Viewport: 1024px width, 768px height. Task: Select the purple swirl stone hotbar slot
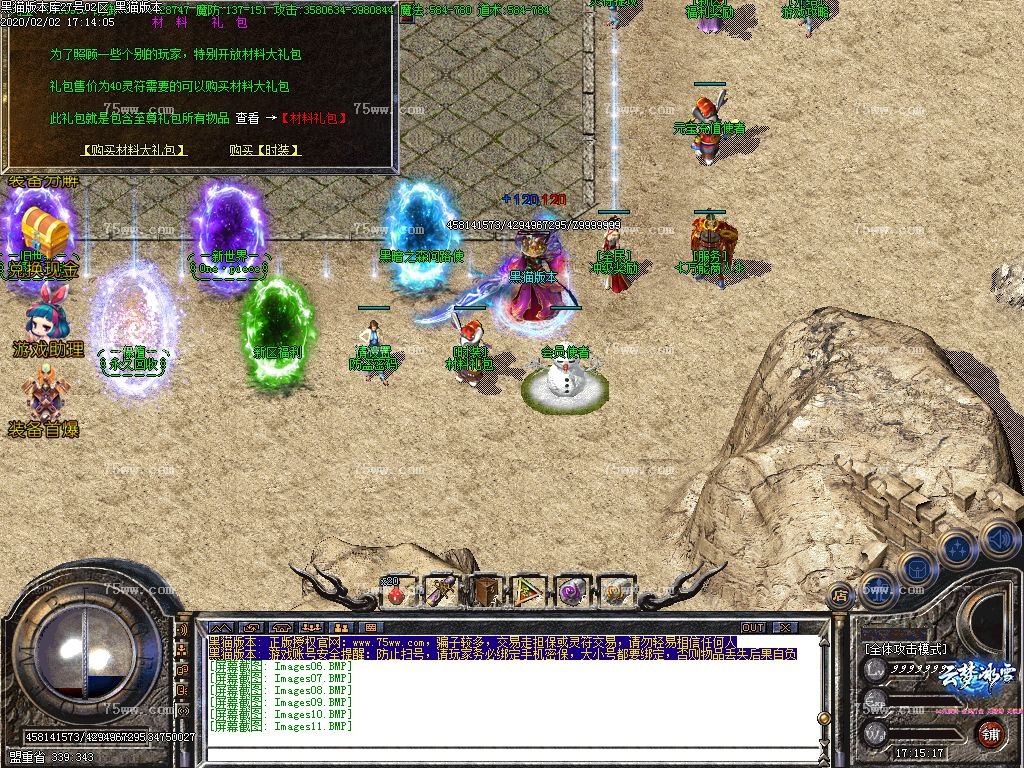(x=571, y=591)
